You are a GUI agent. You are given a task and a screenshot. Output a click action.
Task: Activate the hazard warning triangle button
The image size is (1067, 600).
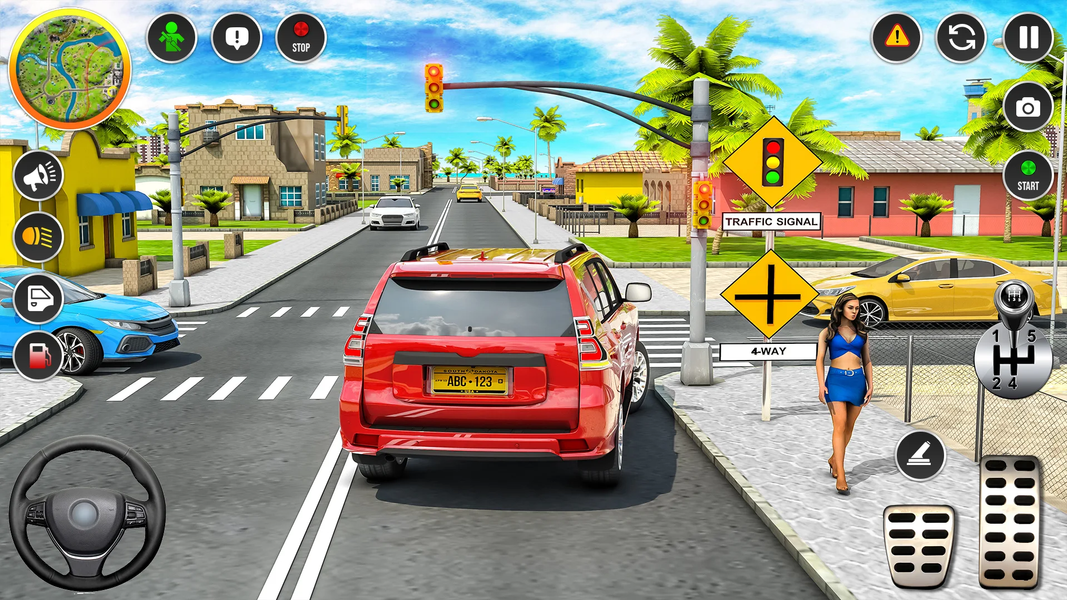896,38
